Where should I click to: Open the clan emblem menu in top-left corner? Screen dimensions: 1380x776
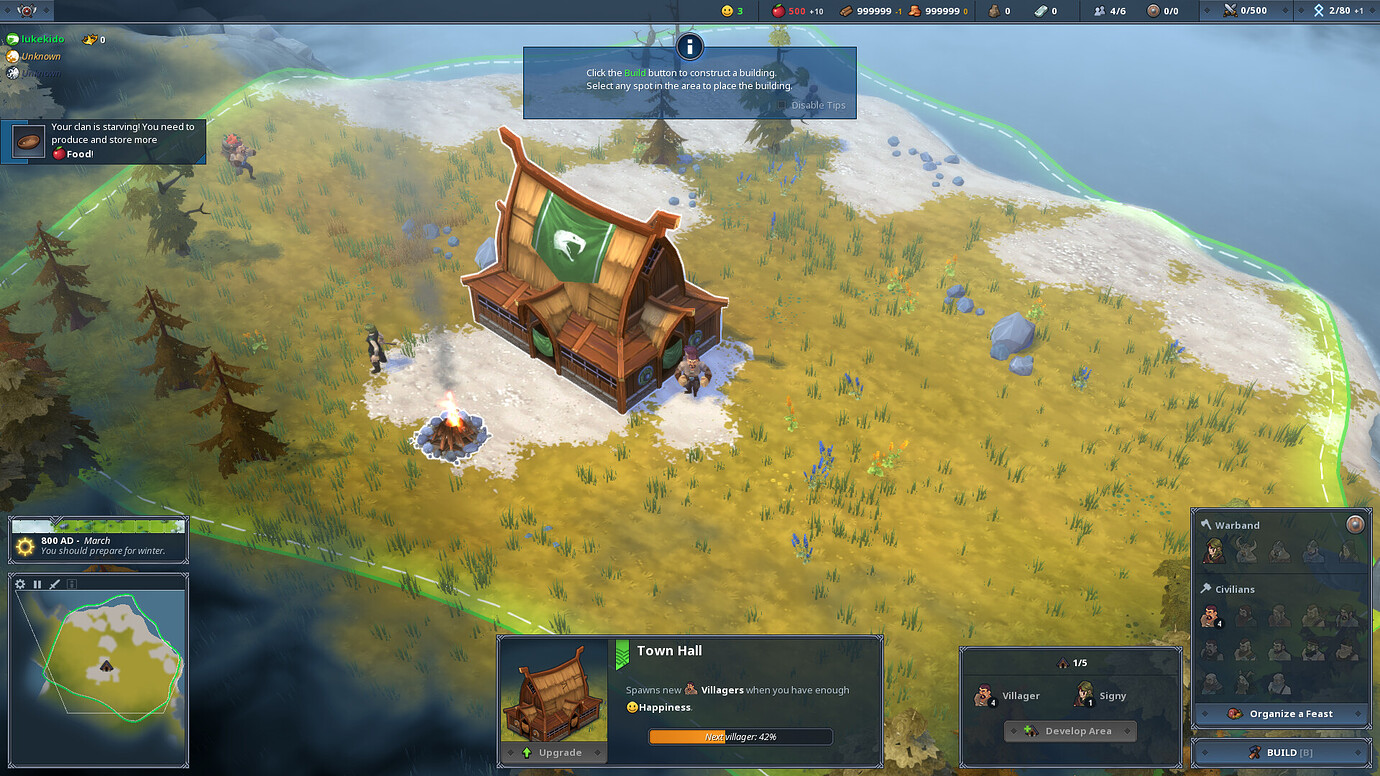pos(27,11)
